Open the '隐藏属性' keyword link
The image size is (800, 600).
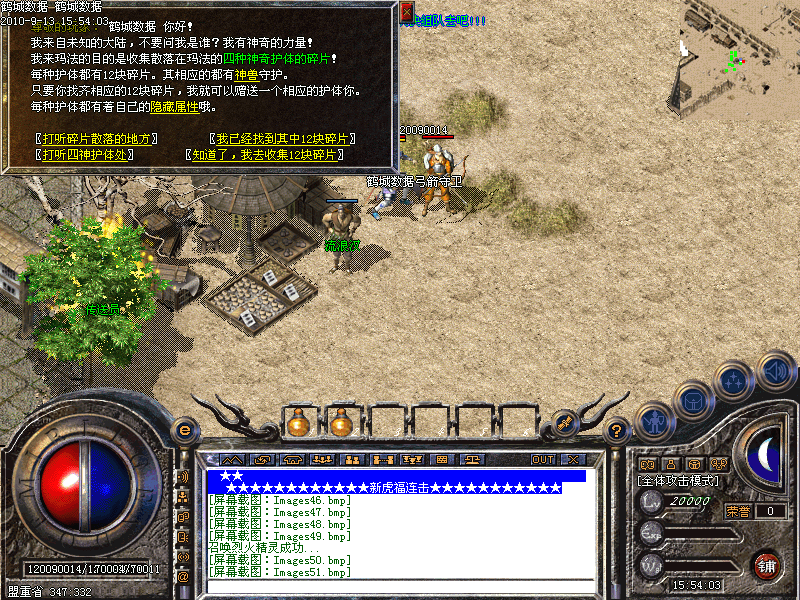click(x=174, y=106)
